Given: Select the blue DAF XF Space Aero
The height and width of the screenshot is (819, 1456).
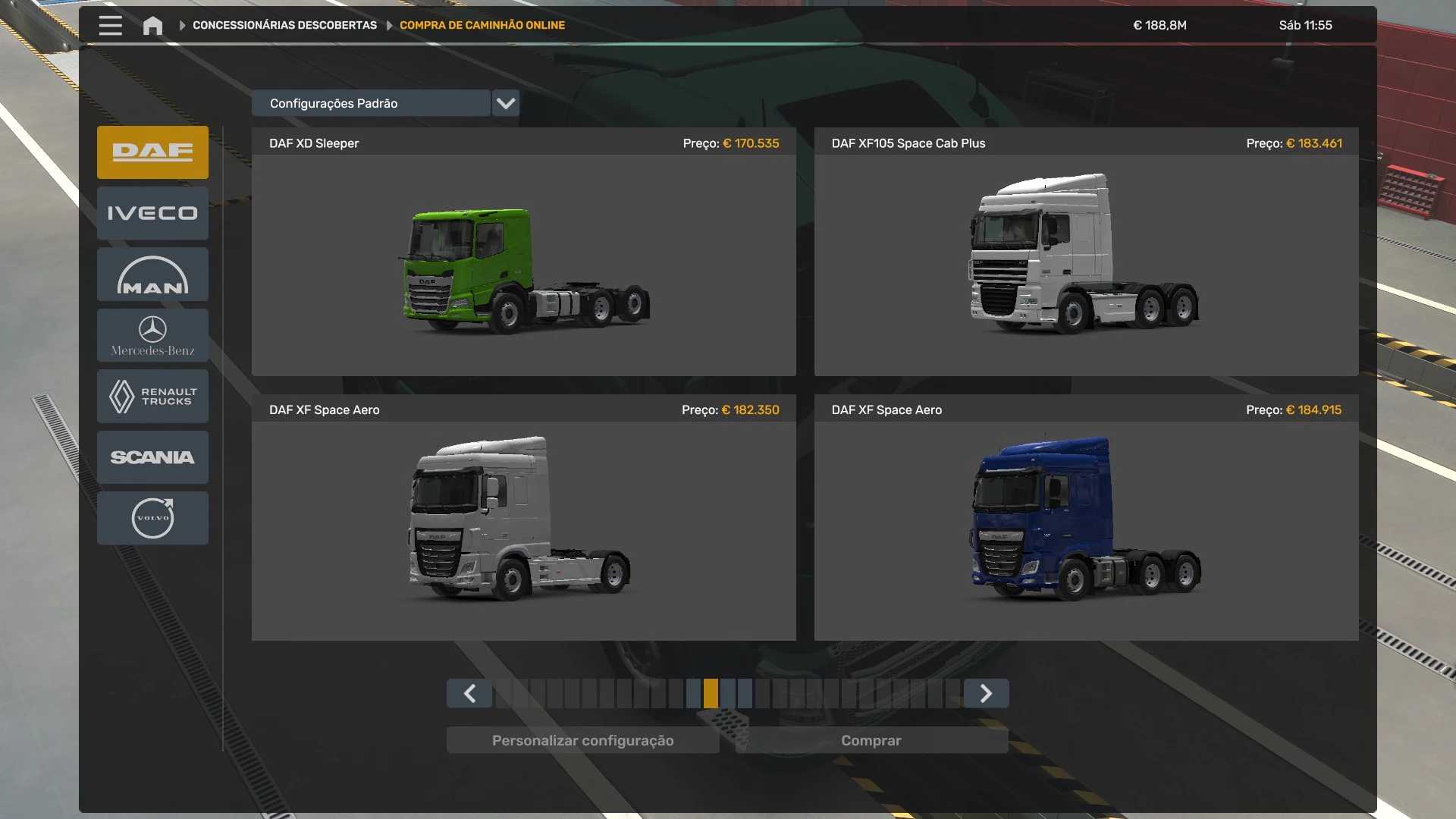Looking at the screenshot, I should [x=1086, y=530].
